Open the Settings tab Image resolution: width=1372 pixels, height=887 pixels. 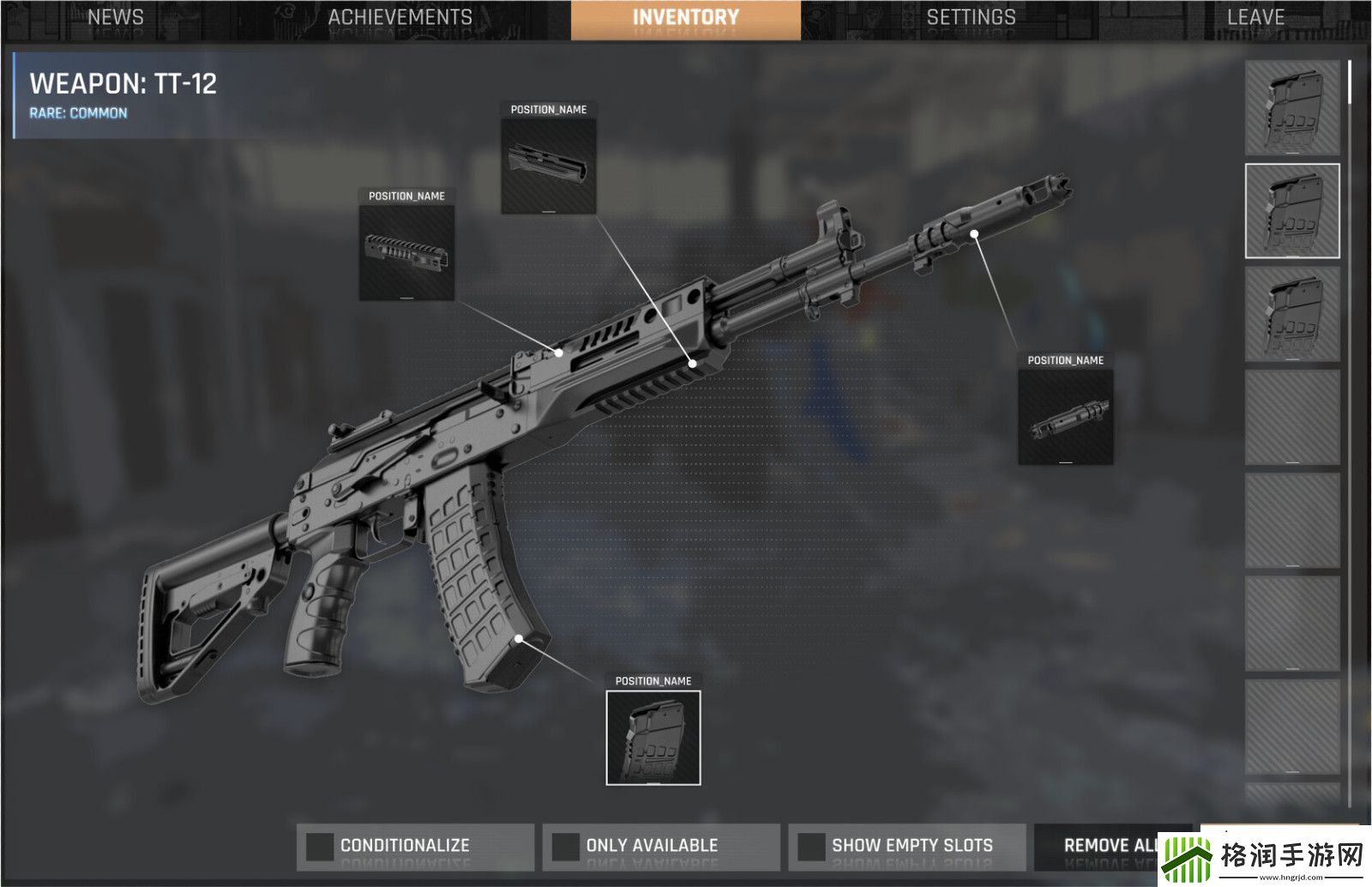971,18
